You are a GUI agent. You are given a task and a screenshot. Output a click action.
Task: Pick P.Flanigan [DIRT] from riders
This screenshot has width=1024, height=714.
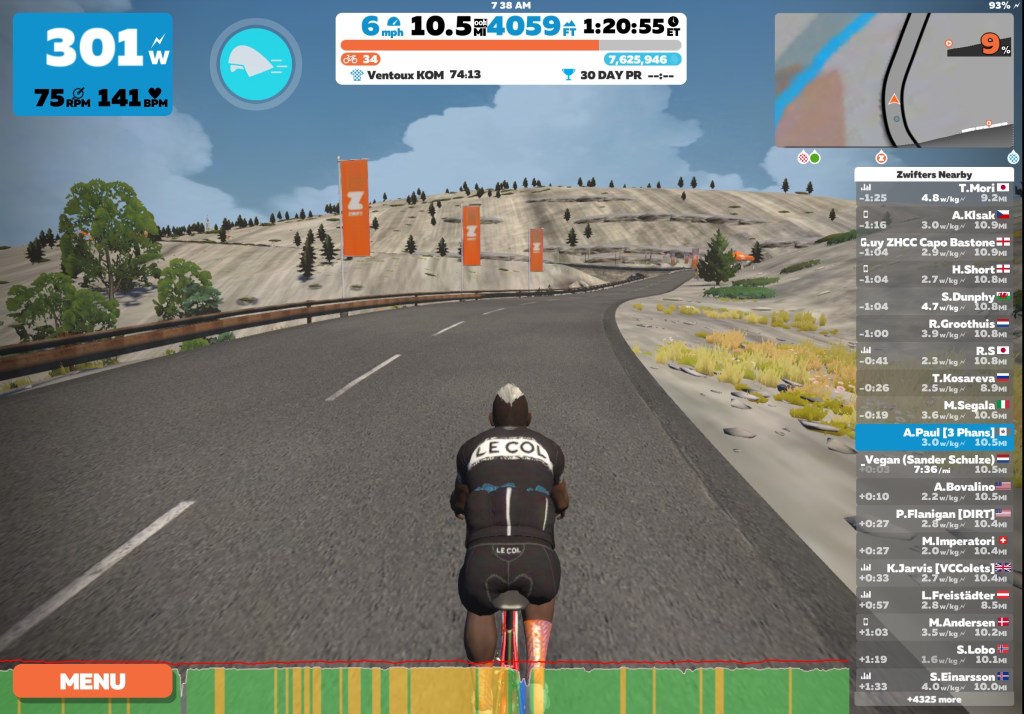coord(934,518)
